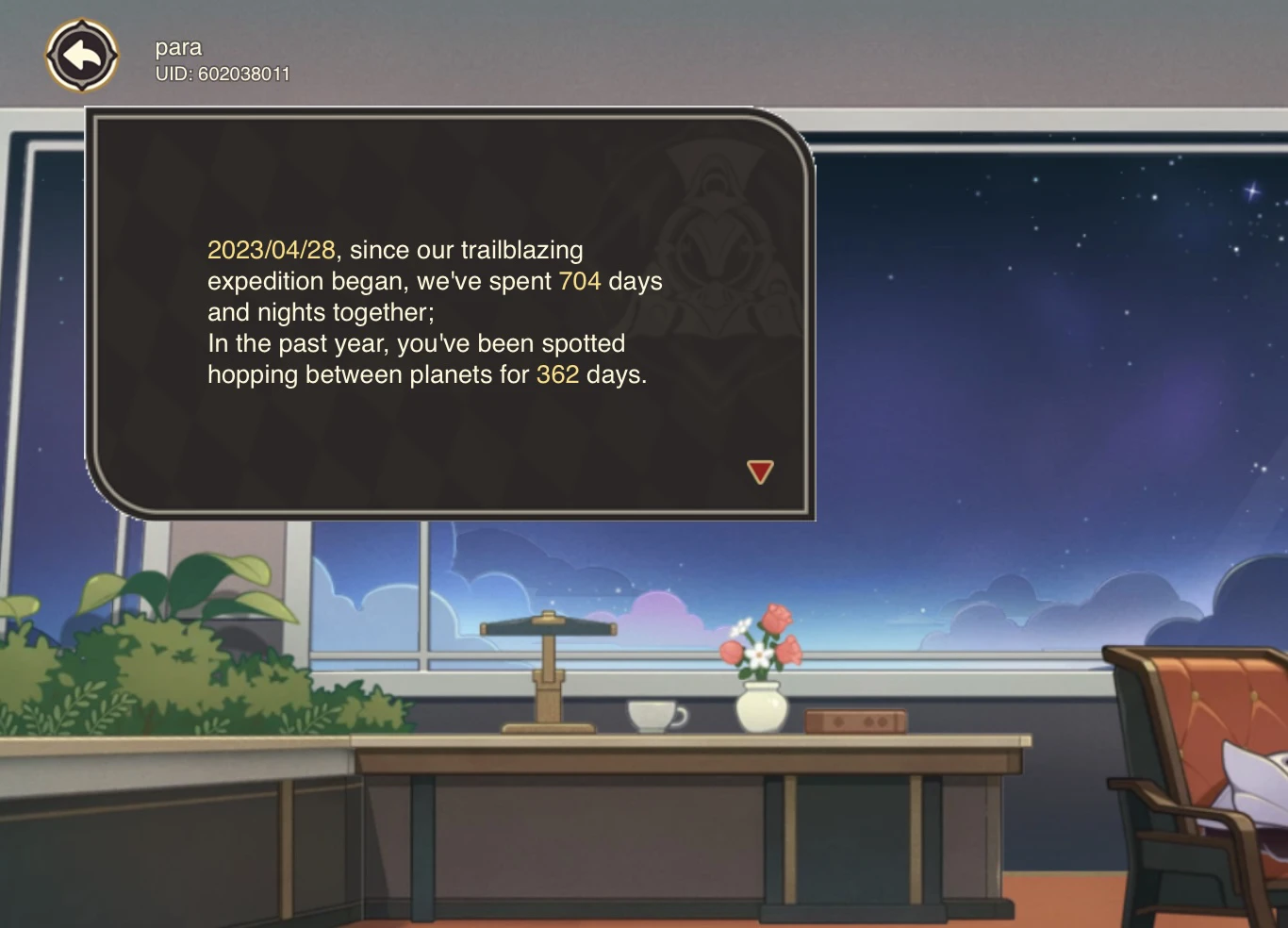Click the highlighted number 362
Image resolution: width=1288 pixels, height=928 pixels.
[x=556, y=374]
